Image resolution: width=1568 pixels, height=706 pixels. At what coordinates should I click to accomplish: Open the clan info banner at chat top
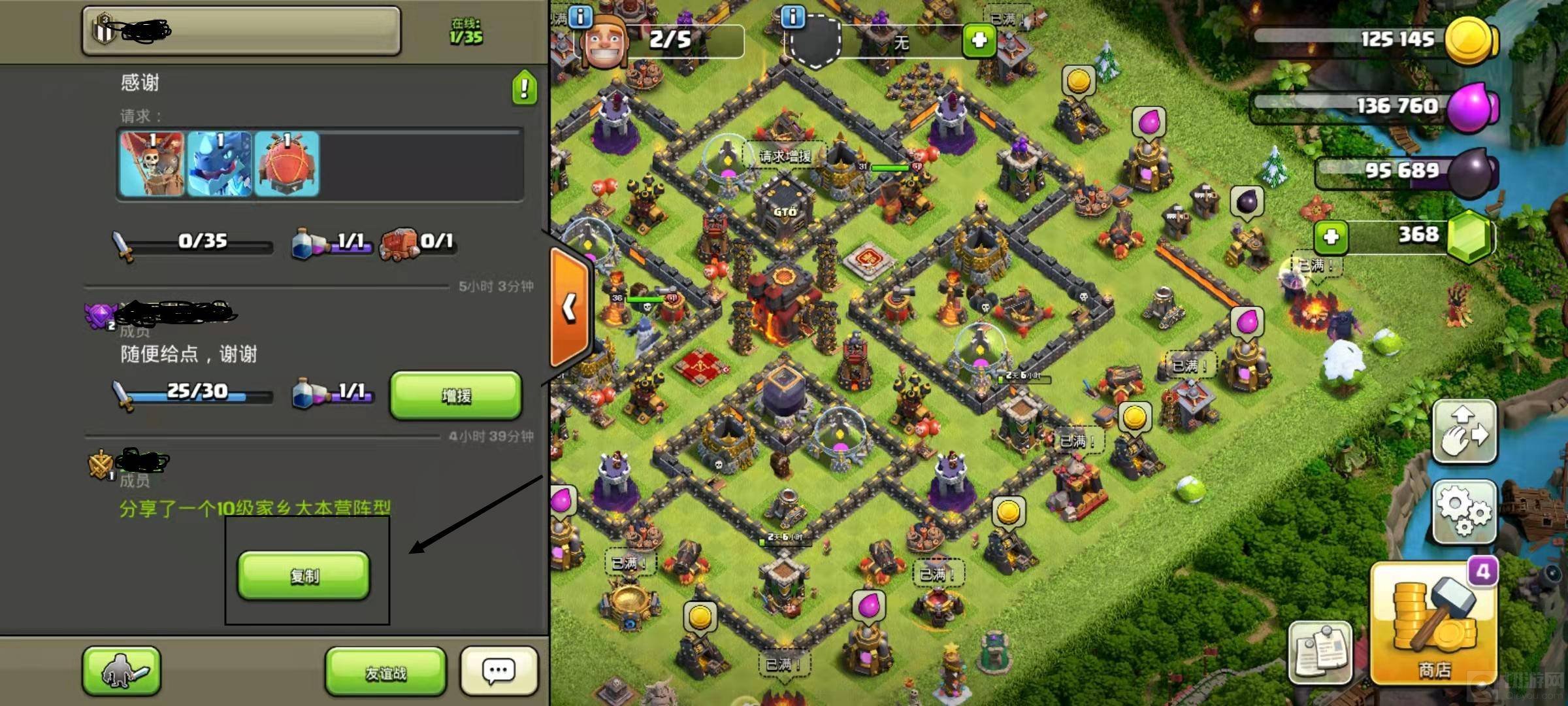pyautogui.click(x=241, y=31)
